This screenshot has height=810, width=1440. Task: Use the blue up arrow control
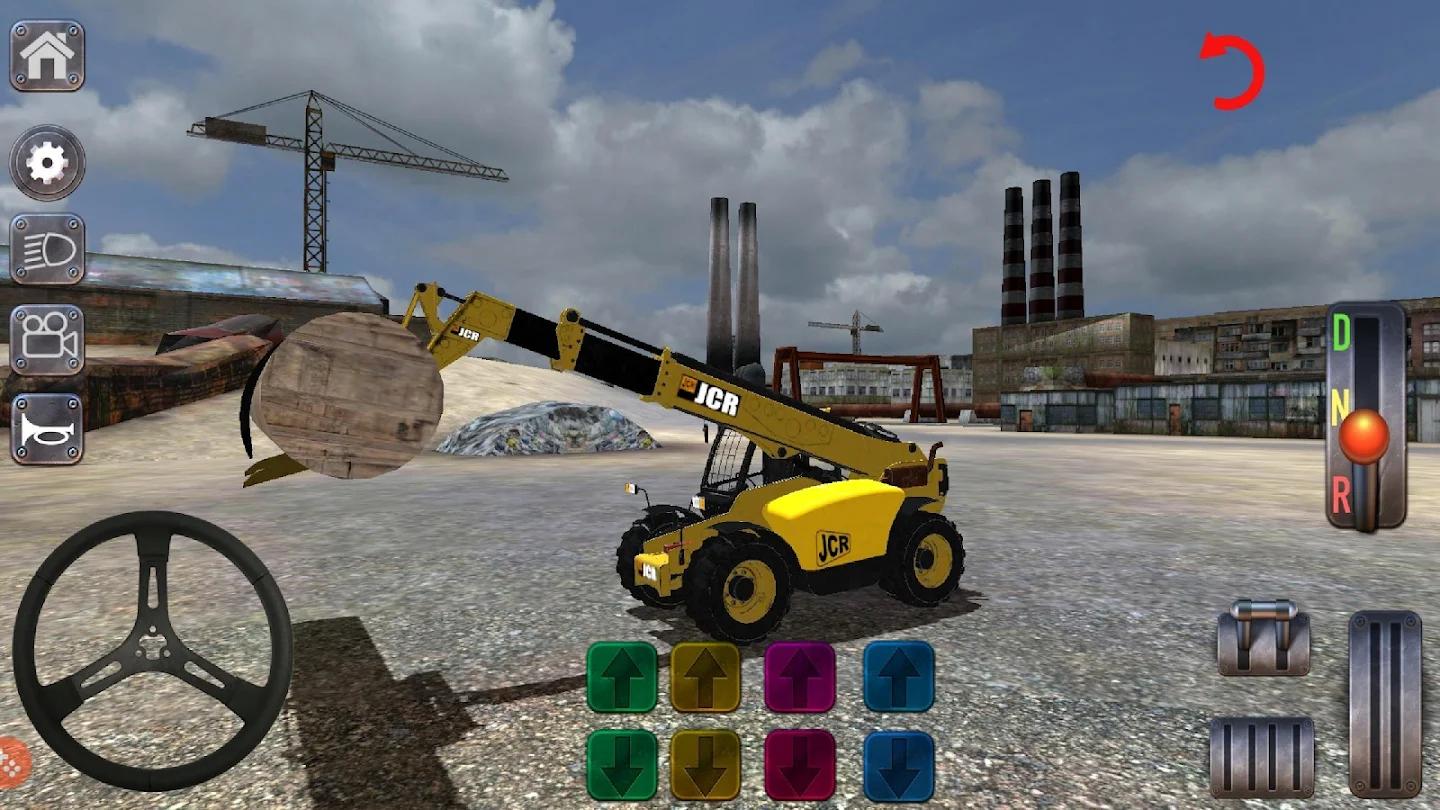click(x=899, y=677)
